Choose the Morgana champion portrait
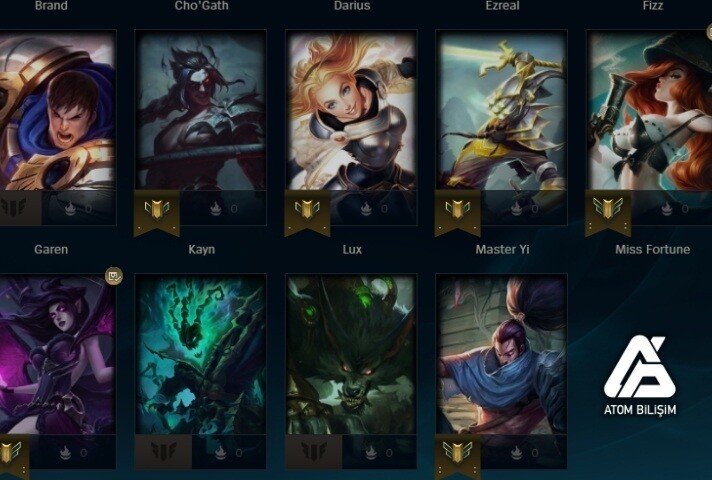This screenshot has width=712, height=480. coord(57,354)
